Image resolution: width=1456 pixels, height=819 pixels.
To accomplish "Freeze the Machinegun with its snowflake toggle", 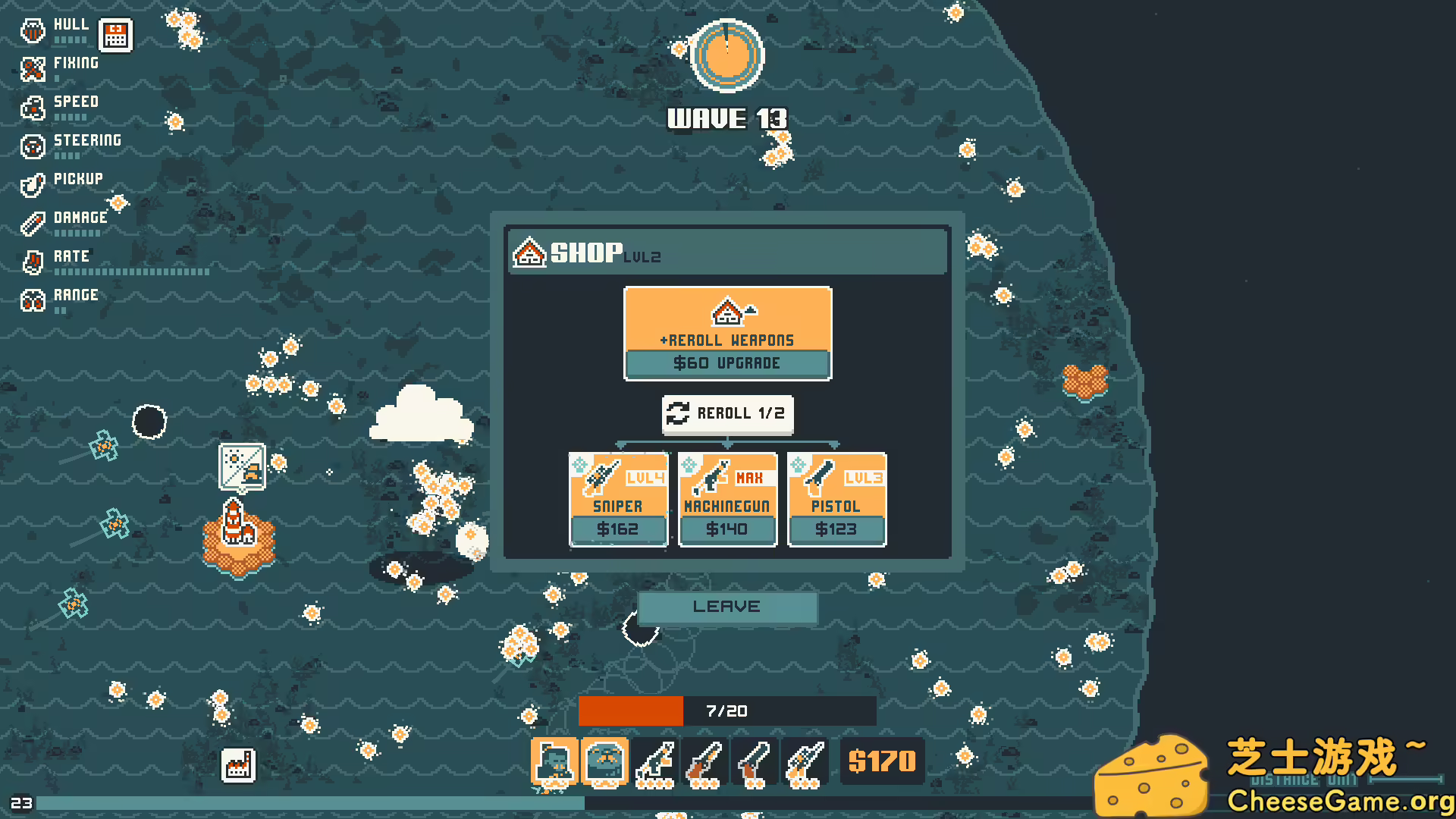I will point(689,463).
